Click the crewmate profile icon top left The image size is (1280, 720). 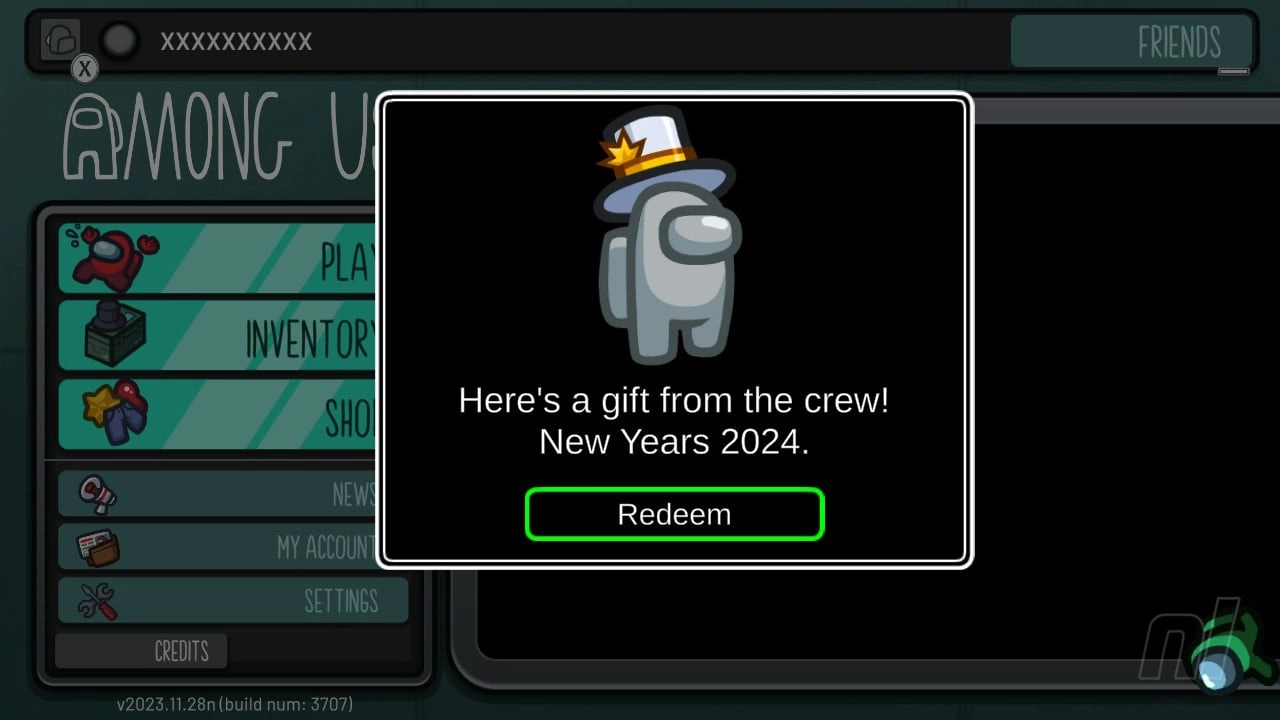pos(60,38)
